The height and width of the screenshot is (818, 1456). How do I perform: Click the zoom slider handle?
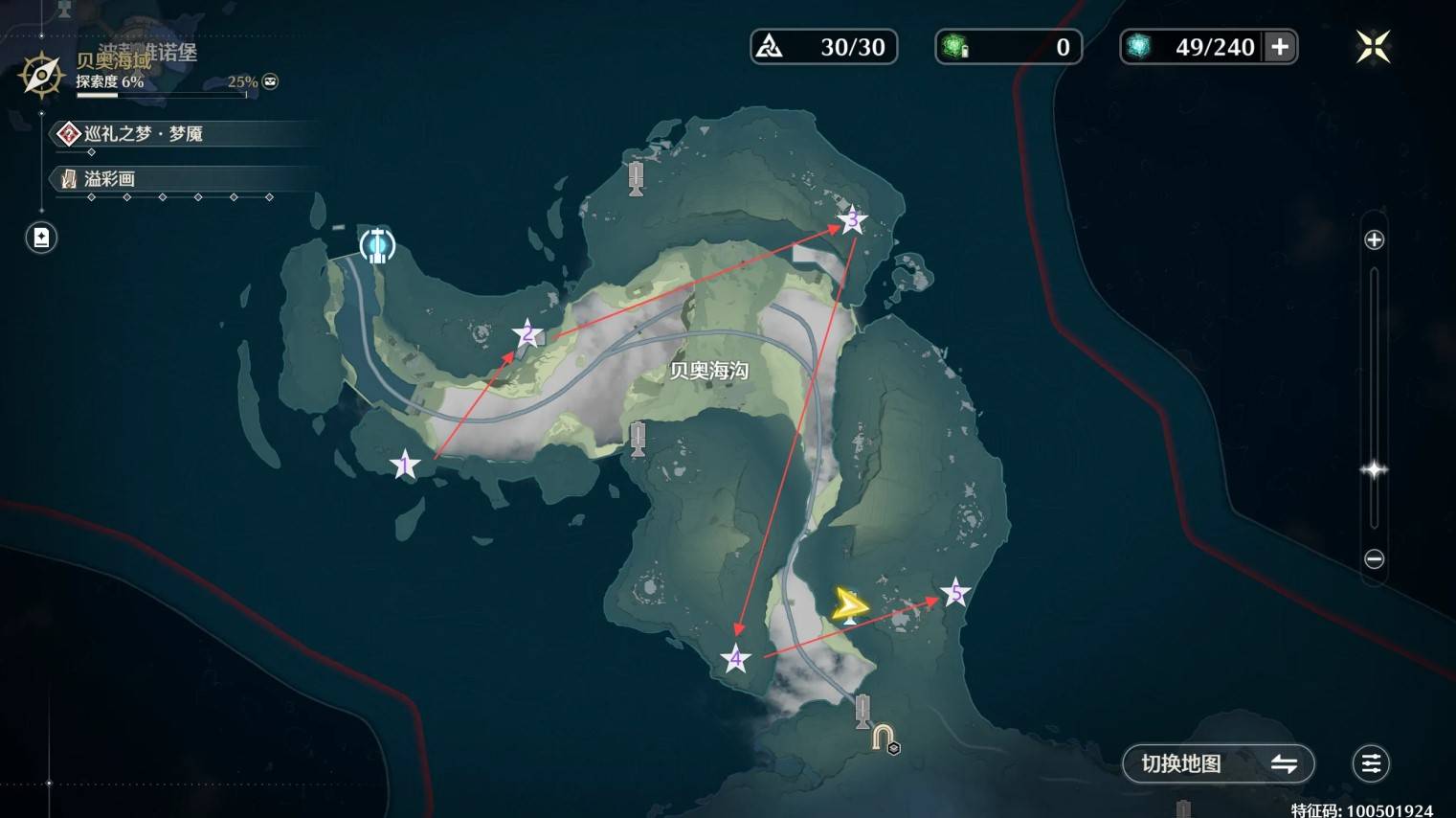pyautogui.click(x=1374, y=469)
